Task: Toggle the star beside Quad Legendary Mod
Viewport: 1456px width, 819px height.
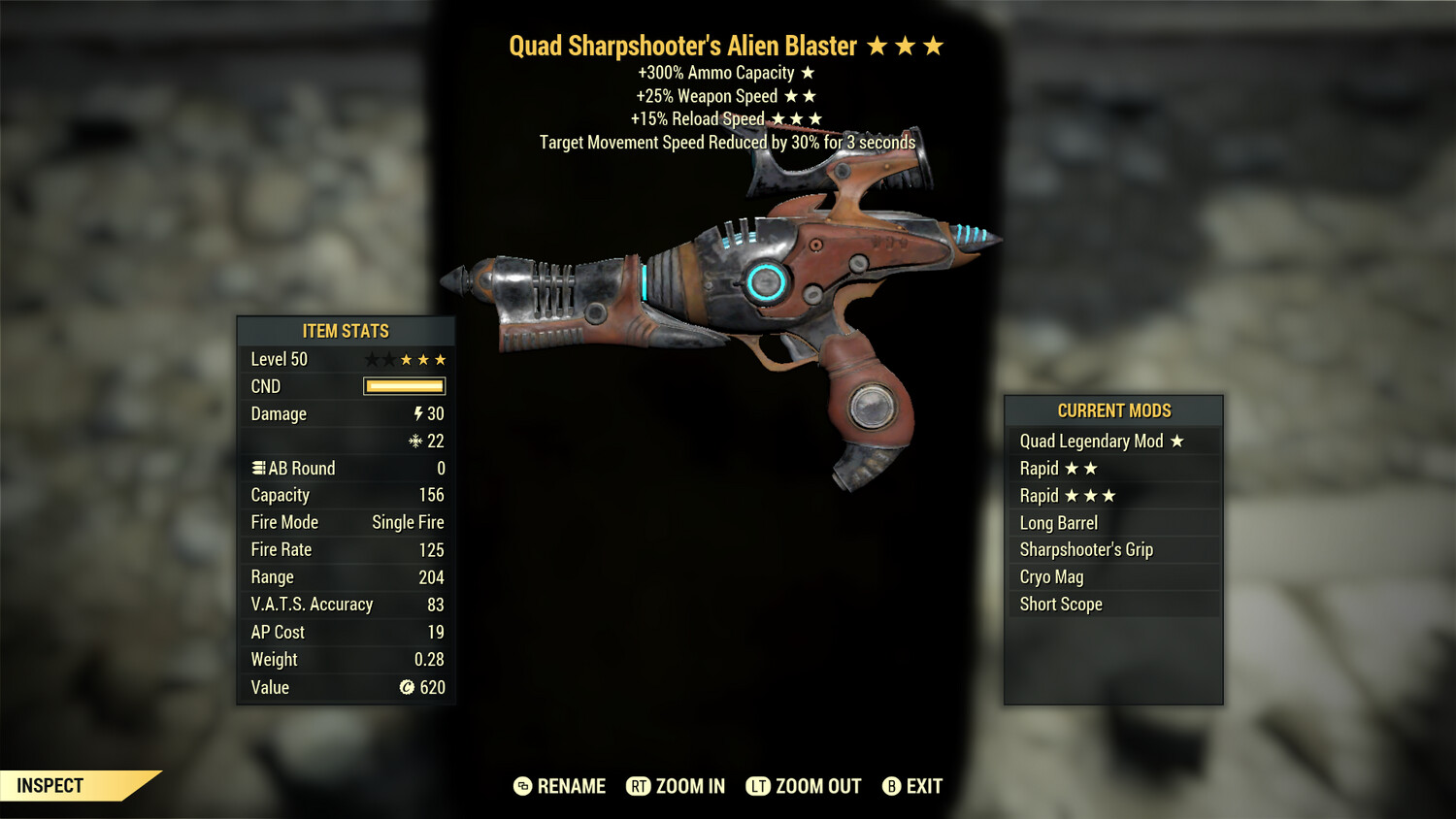Action: [x=1178, y=441]
